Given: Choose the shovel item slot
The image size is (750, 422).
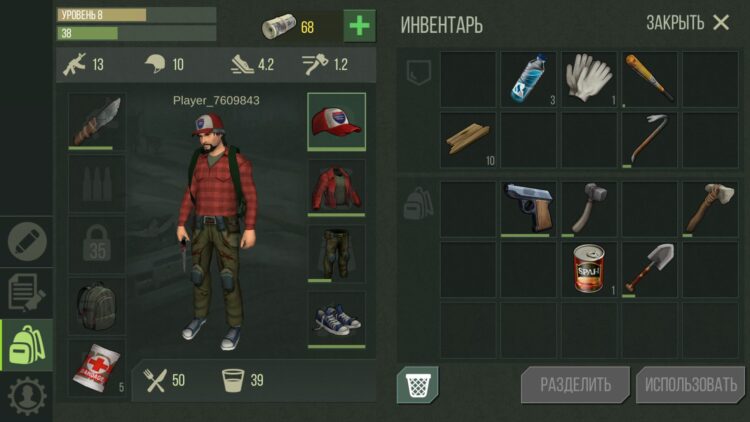Looking at the screenshot, I should pos(649,269).
